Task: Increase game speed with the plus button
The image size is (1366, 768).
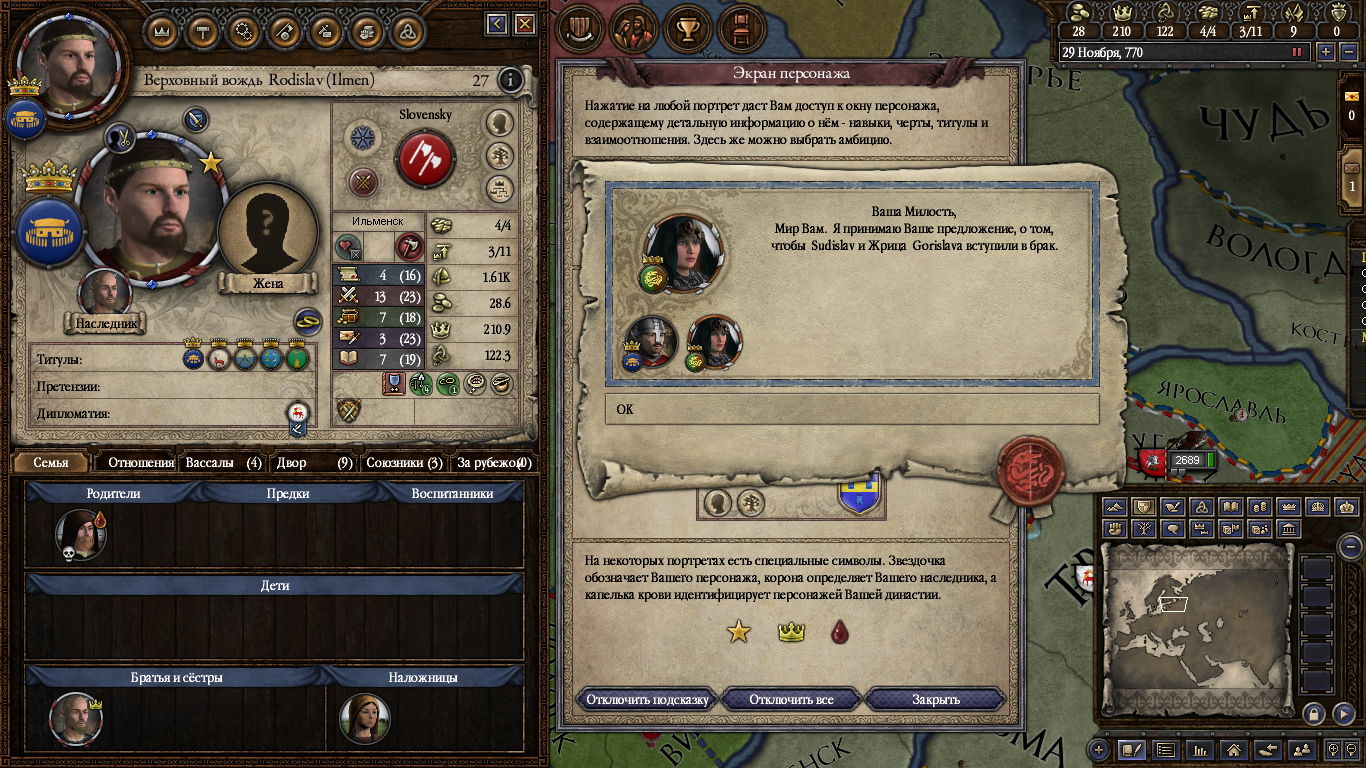Action: (1326, 52)
